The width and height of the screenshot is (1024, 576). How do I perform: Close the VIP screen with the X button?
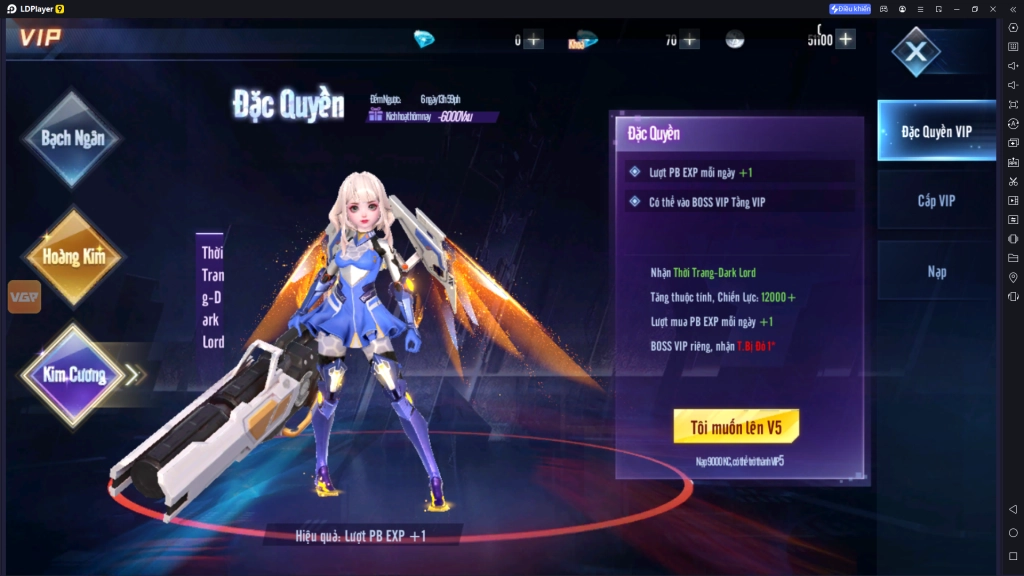pyautogui.click(x=916, y=52)
